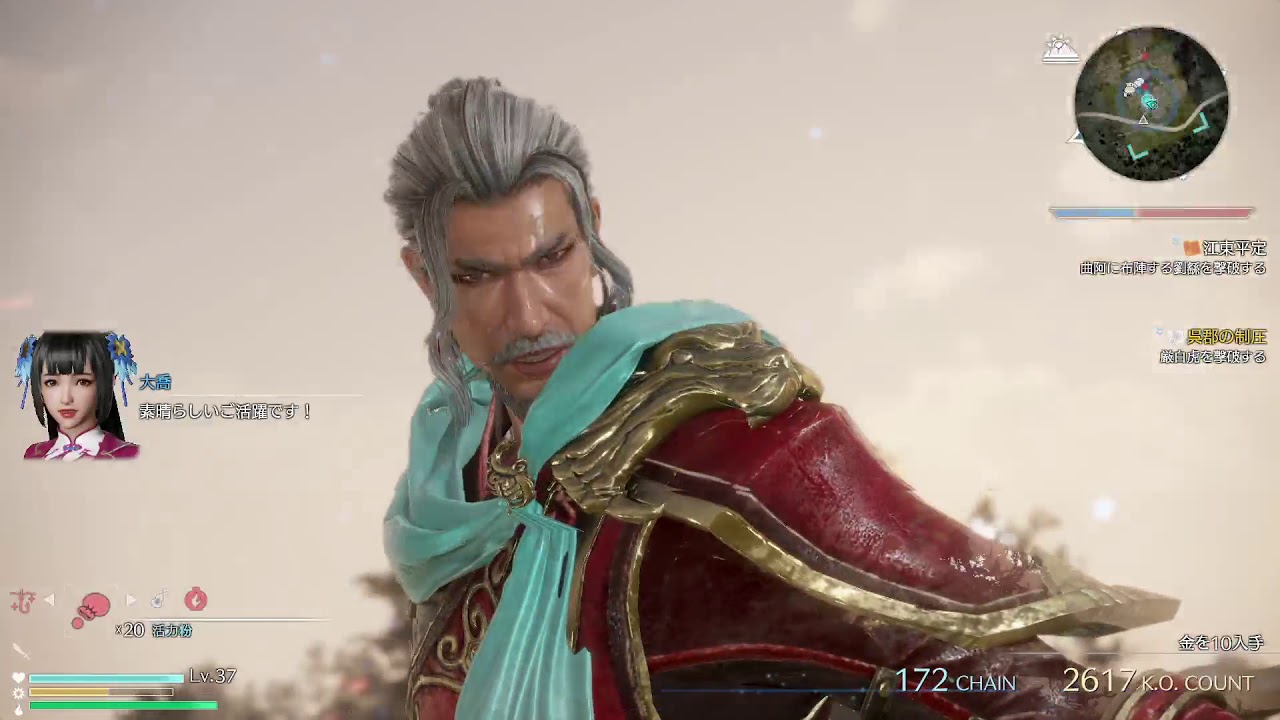Click the left arrow to cycle items
The image size is (1280, 720).
click(x=47, y=599)
